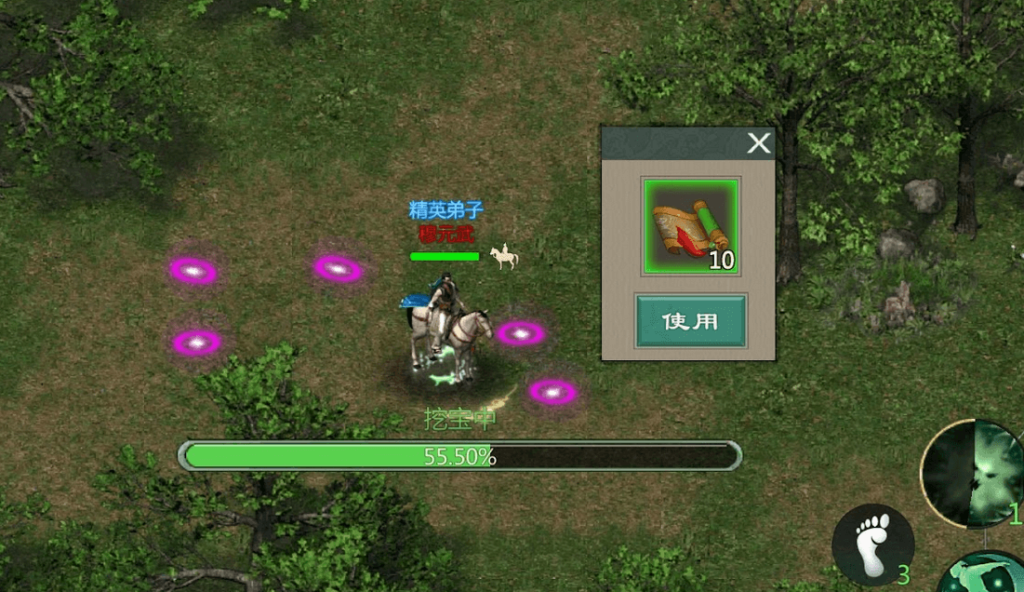The height and width of the screenshot is (592, 1024).
Task: Activate the white footprint skill icon
Action: (872, 544)
